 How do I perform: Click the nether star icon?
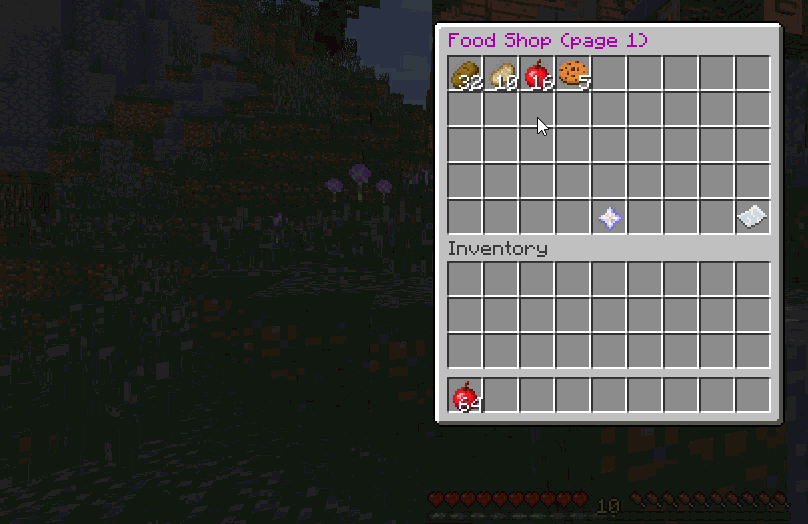click(609, 218)
